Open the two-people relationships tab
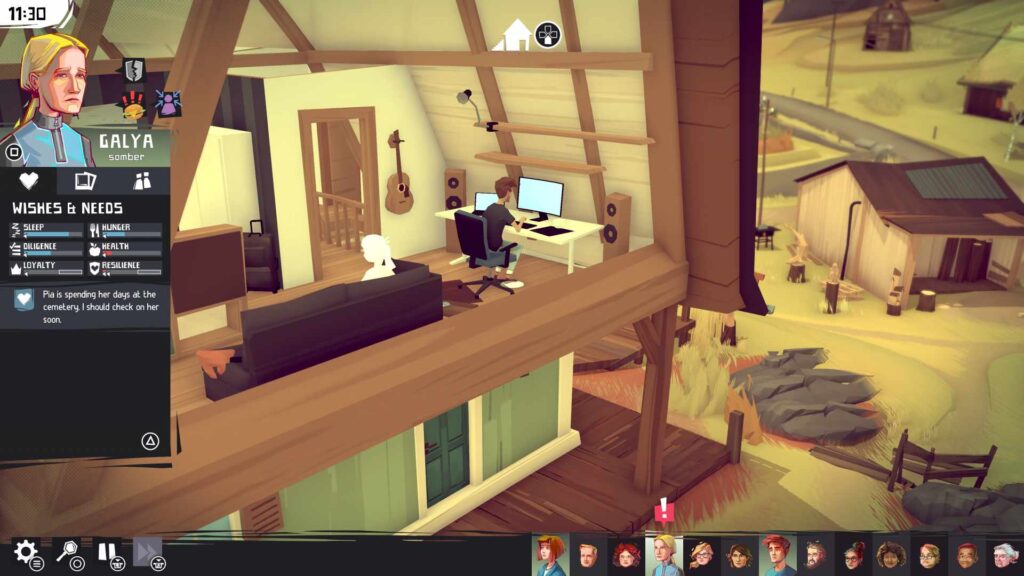The width and height of the screenshot is (1024, 576). (x=142, y=181)
